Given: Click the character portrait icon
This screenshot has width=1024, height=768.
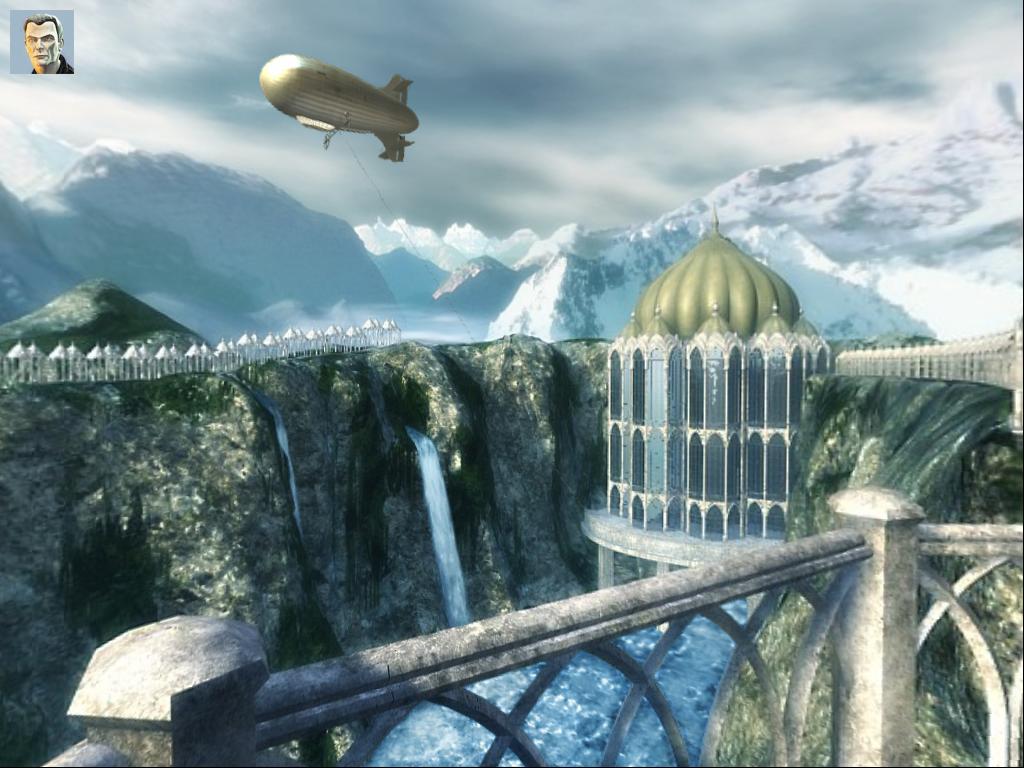Looking at the screenshot, I should pos(42,42).
